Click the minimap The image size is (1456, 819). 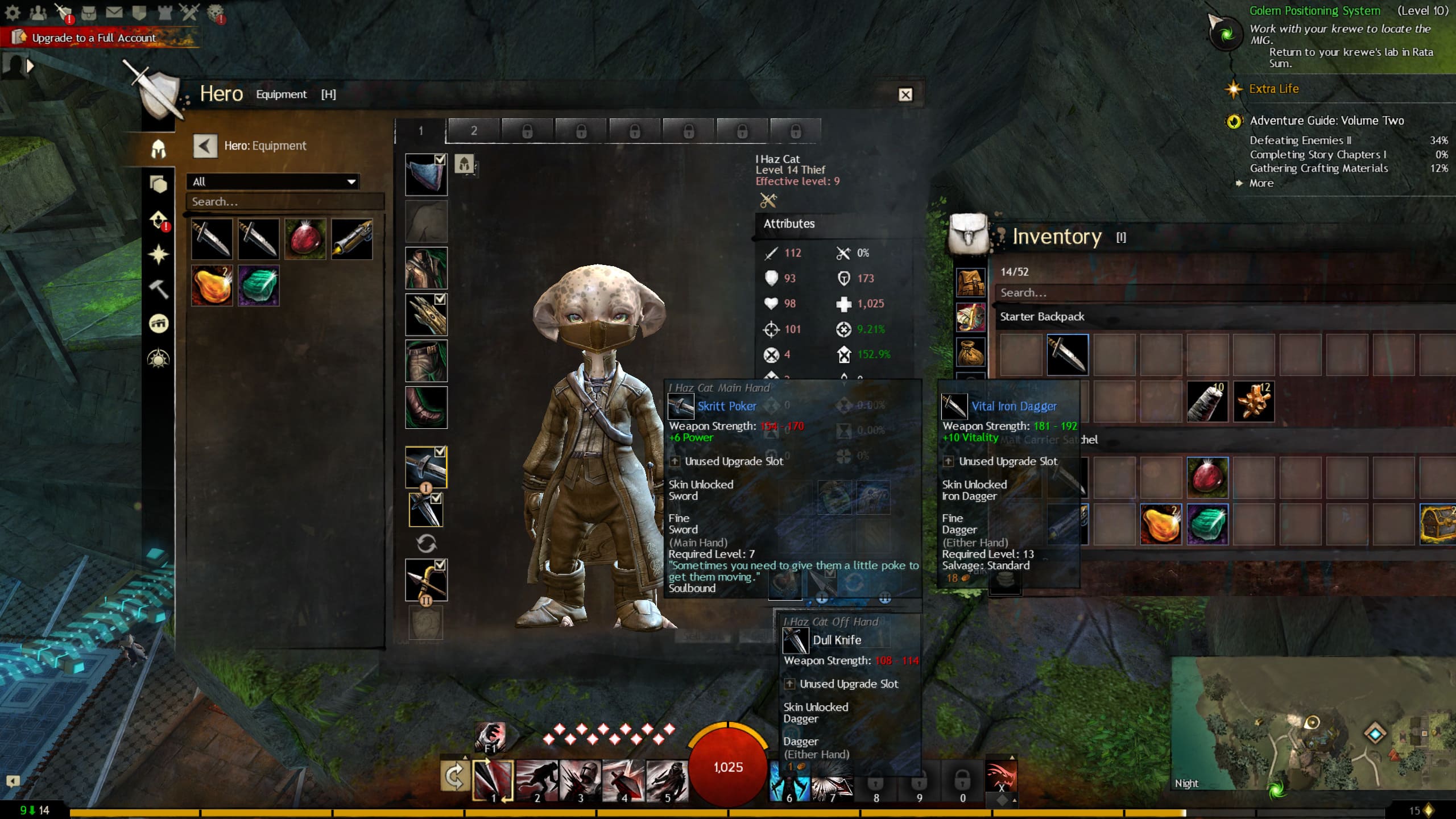click(x=1308, y=722)
